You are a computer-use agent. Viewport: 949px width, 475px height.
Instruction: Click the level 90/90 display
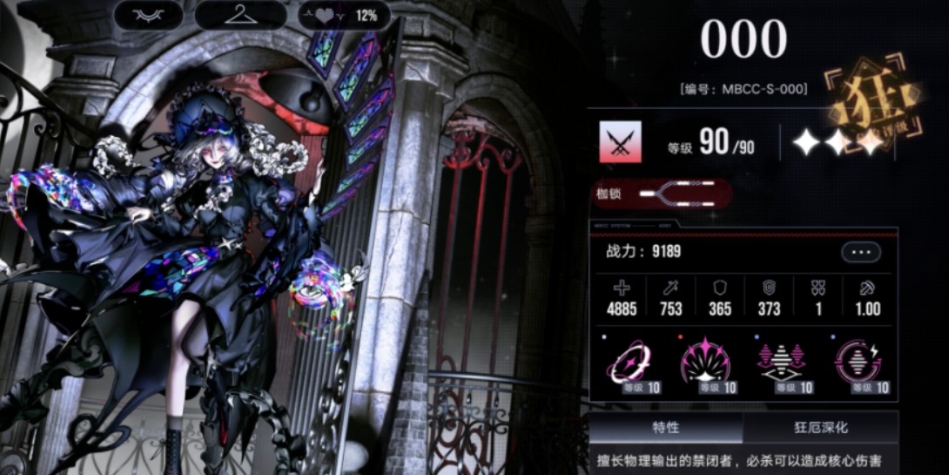pos(711,144)
